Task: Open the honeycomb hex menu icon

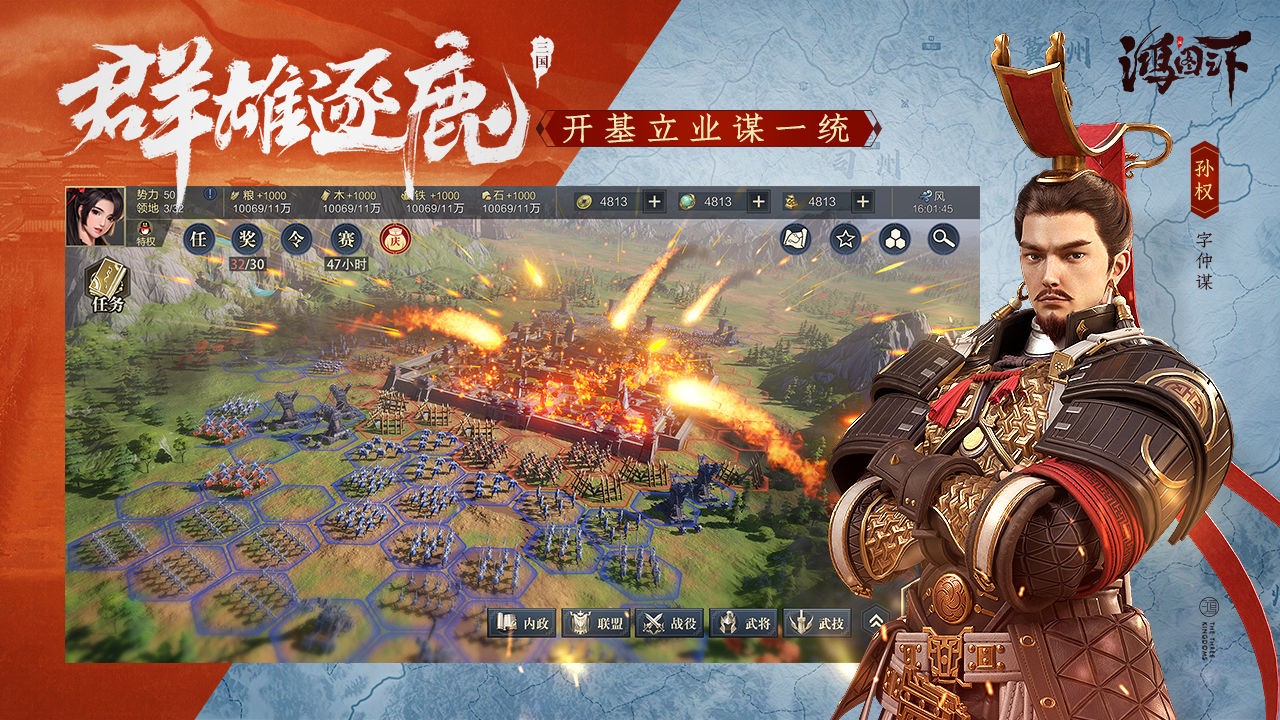Action: coord(893,238)
